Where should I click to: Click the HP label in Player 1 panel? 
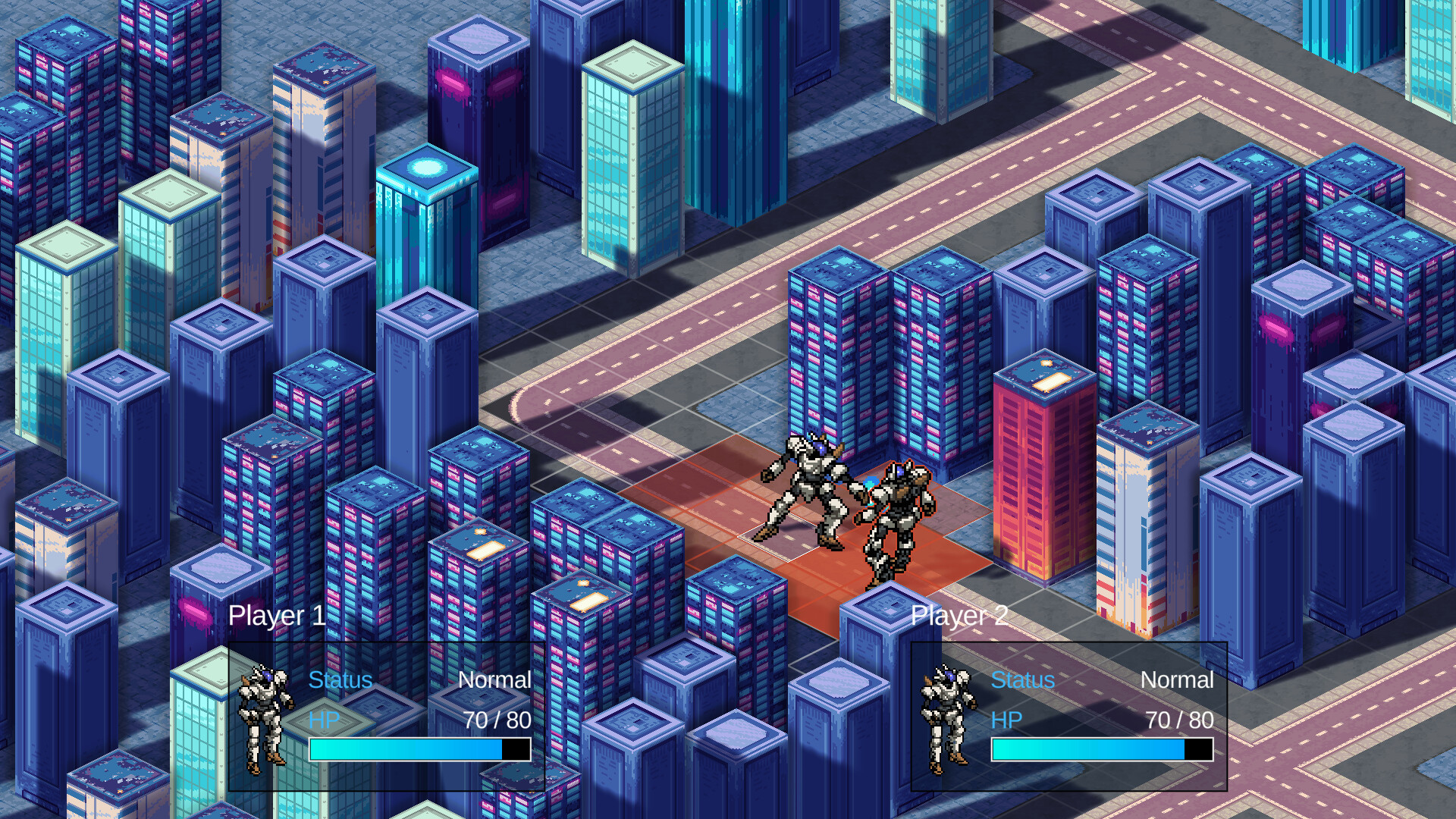click(325, 720)
